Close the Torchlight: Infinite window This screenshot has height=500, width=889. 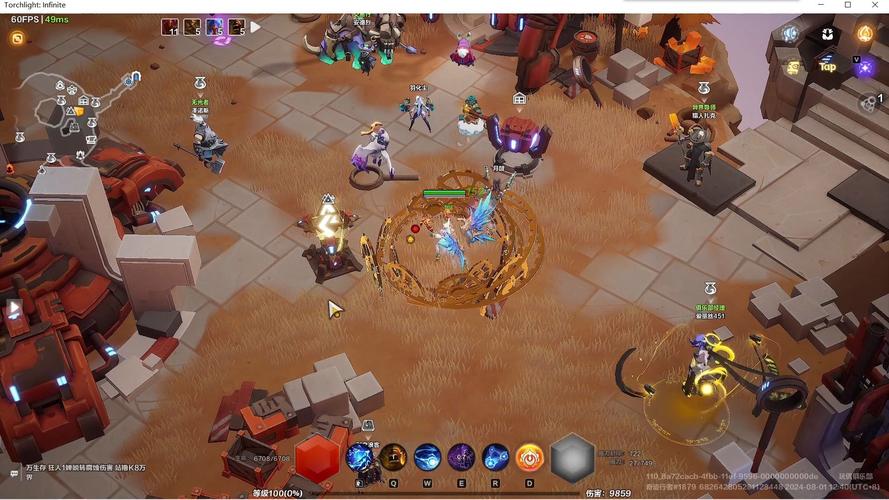point(873,5)
